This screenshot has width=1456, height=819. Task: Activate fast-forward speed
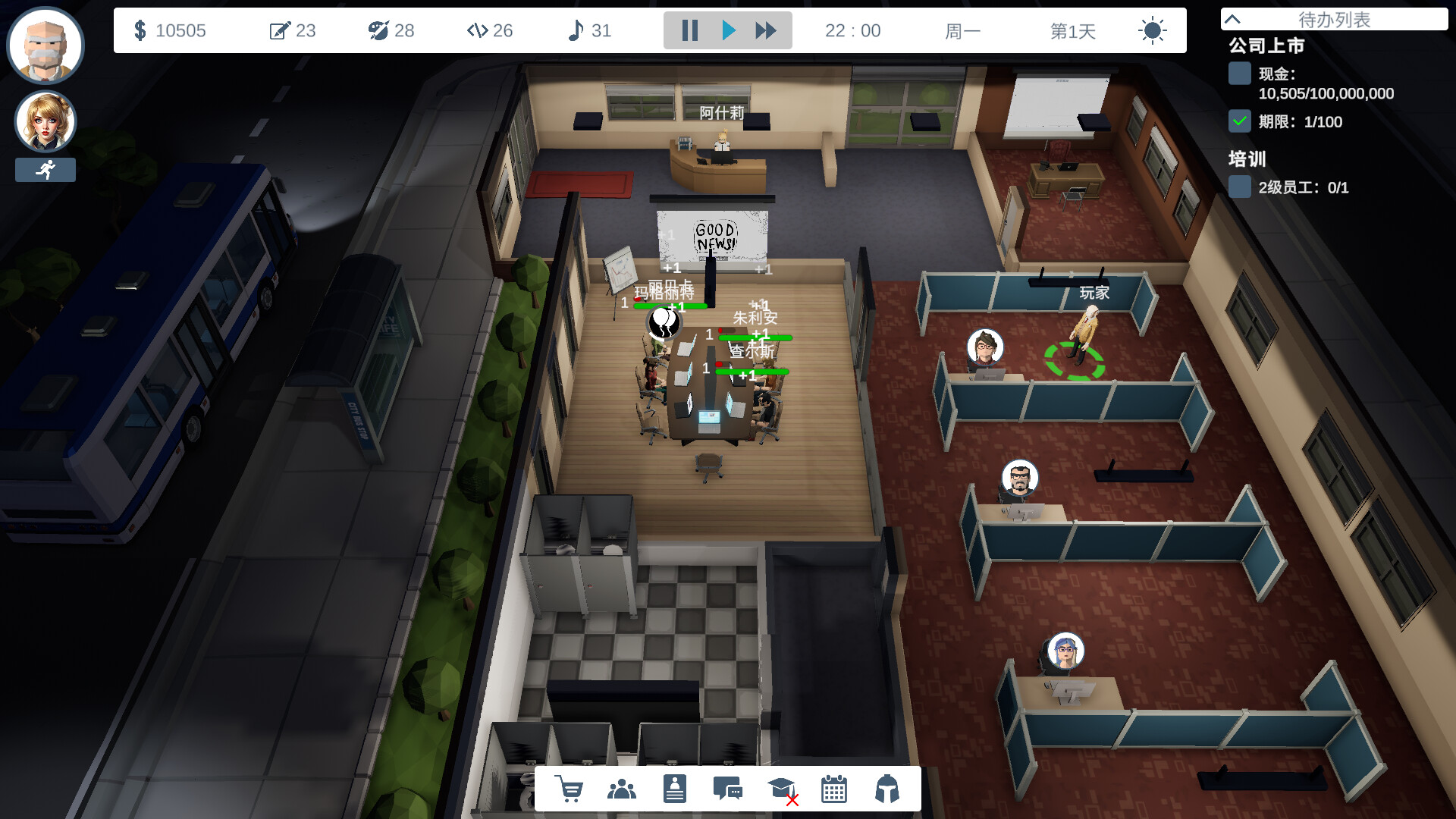click(x=766, y=30)
